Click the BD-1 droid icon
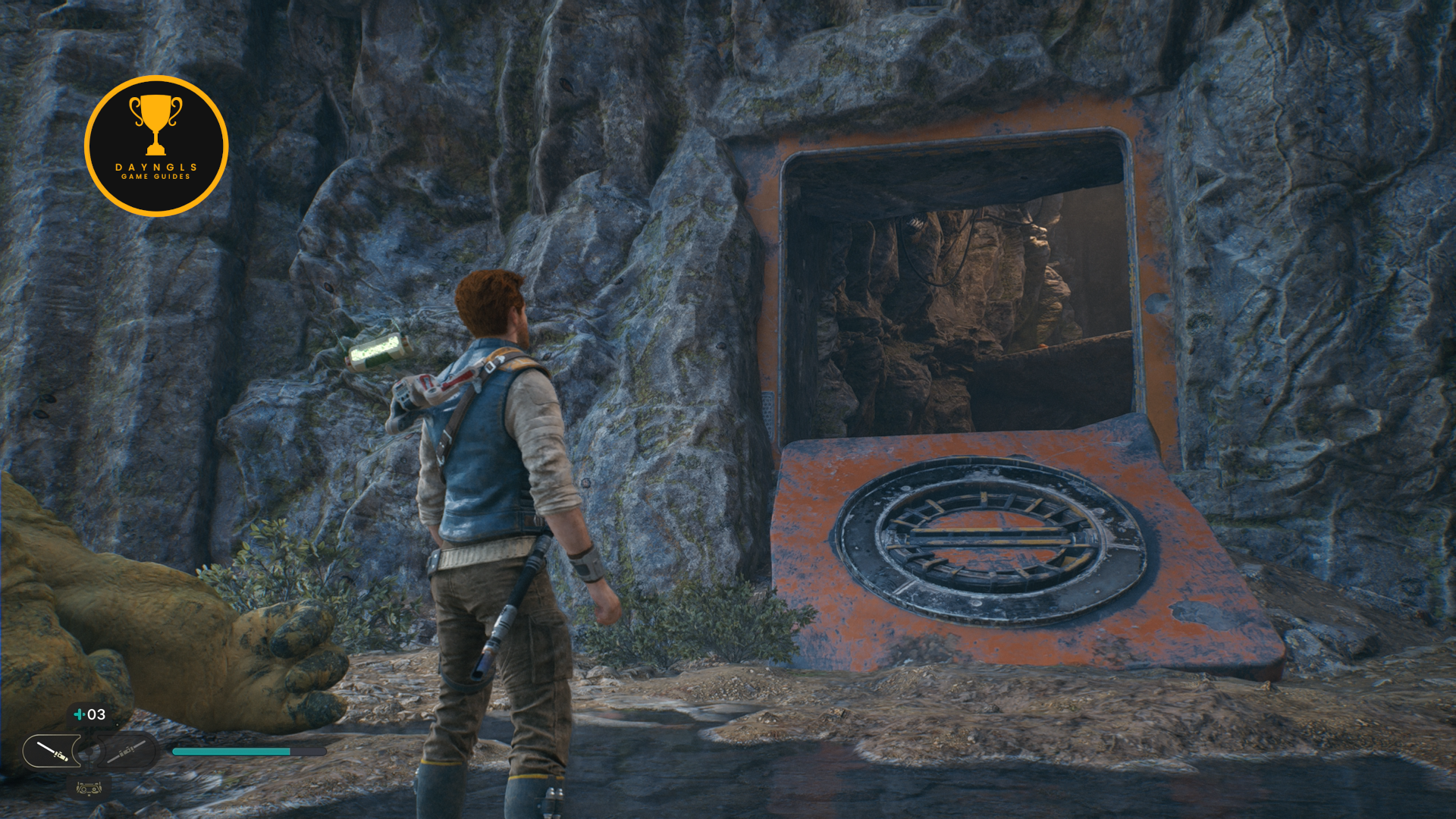The height and width of the screenshot is (819, 1456). click(89, 789)
